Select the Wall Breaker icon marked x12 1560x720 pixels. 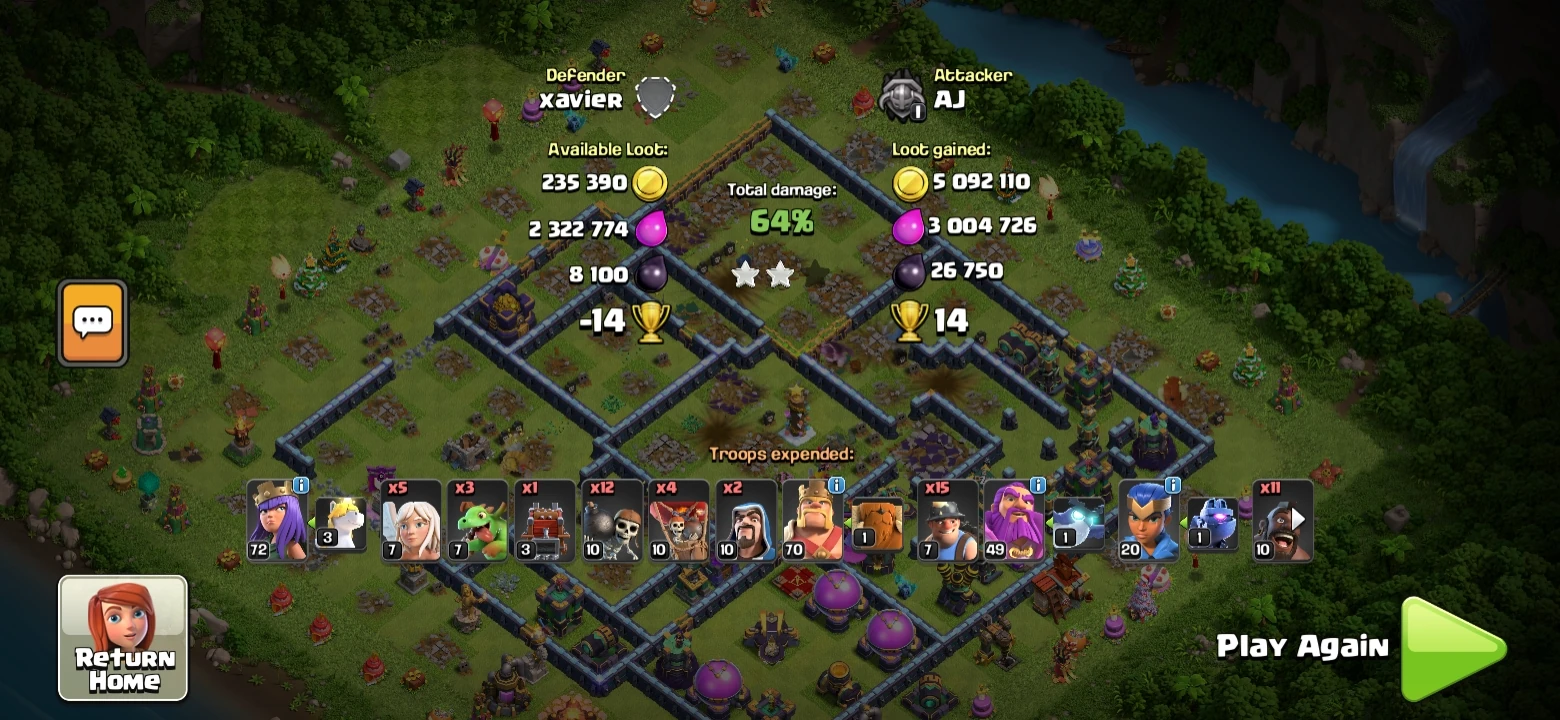pyautogui.click(x=611, y=522)
